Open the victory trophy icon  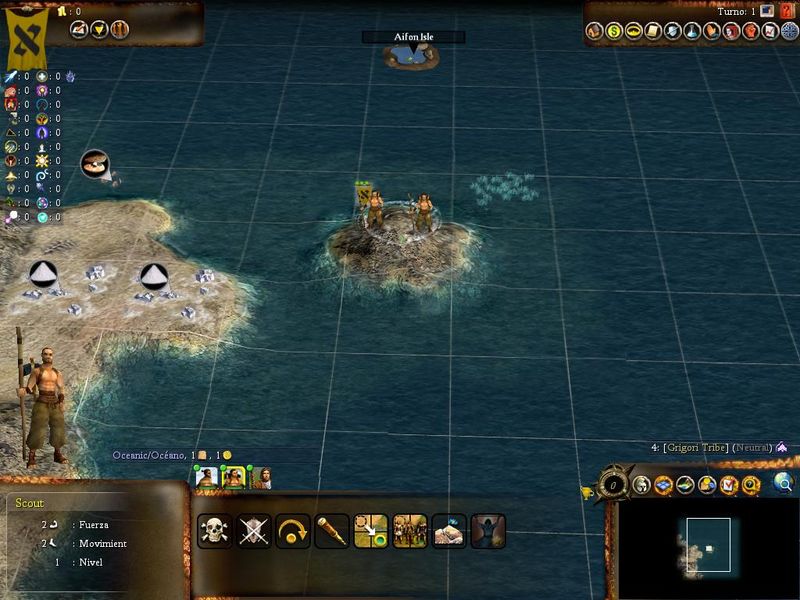587,490
